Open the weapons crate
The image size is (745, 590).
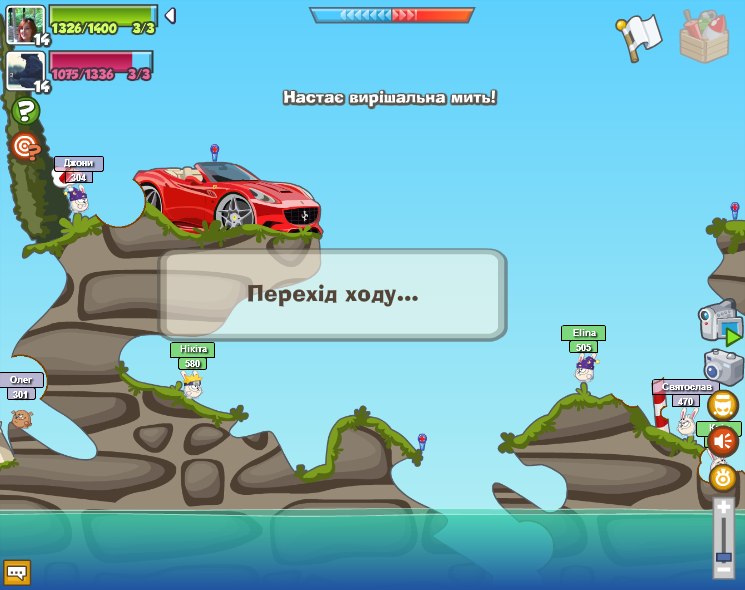point(704,36)
